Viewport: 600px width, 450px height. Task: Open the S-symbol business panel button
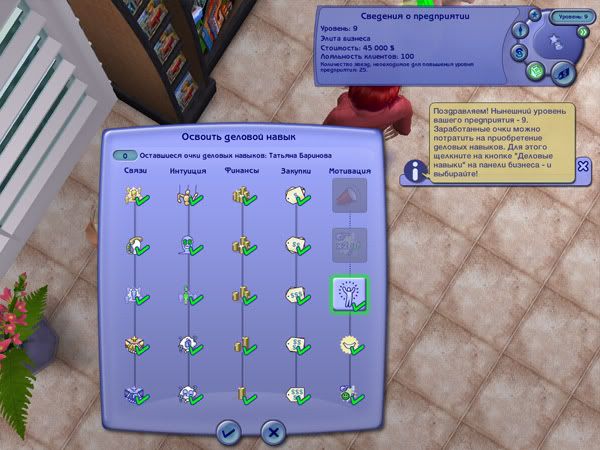(x=520, y=51)
